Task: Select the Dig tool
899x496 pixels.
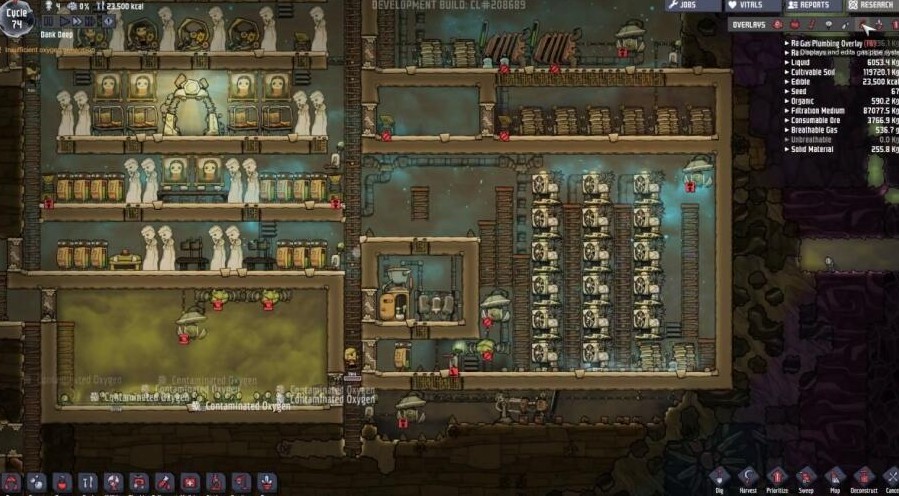Action: [720, 479]
